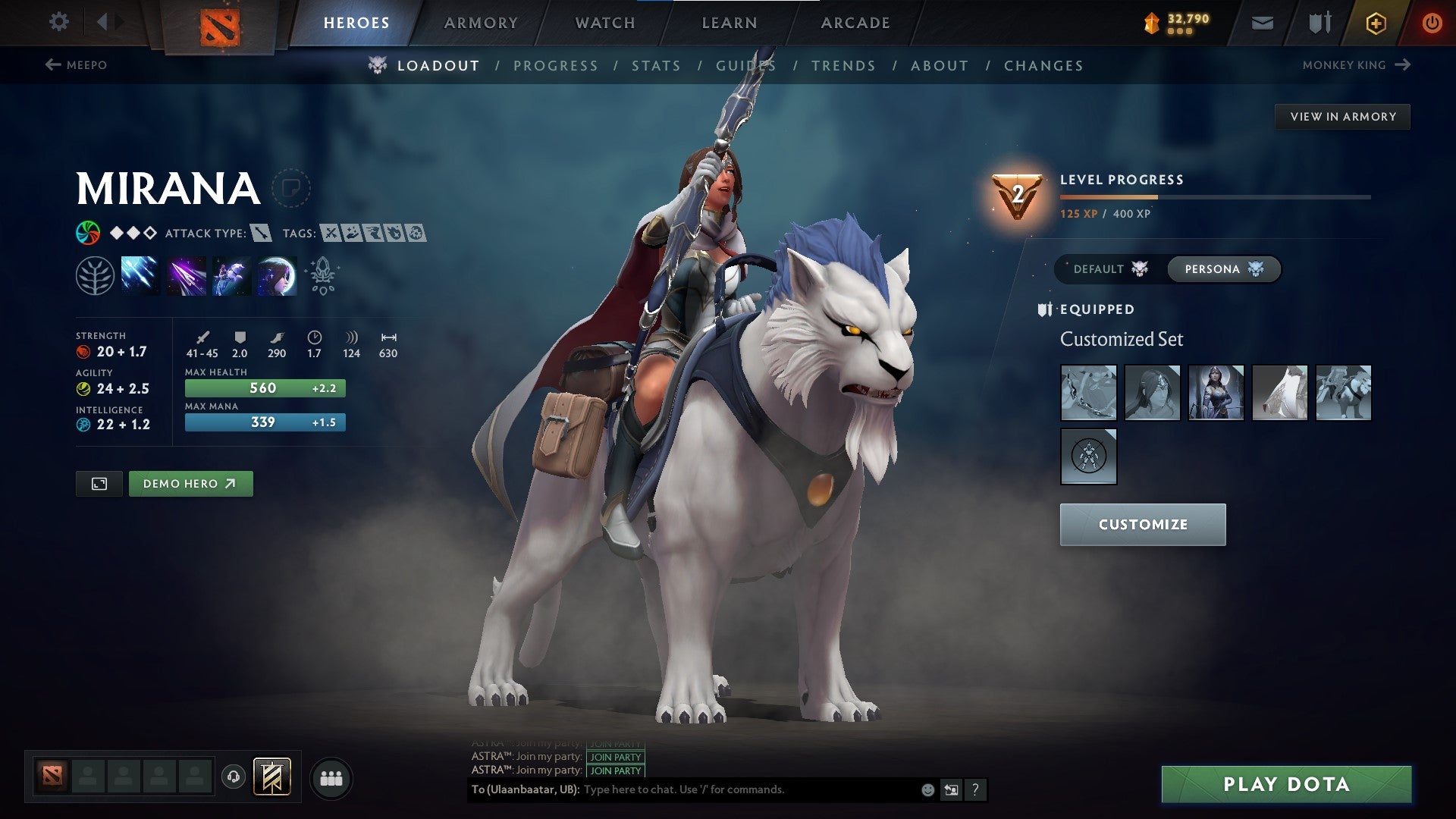
Task: Open the Dota 2 settings gear
Action: point(58,22)
